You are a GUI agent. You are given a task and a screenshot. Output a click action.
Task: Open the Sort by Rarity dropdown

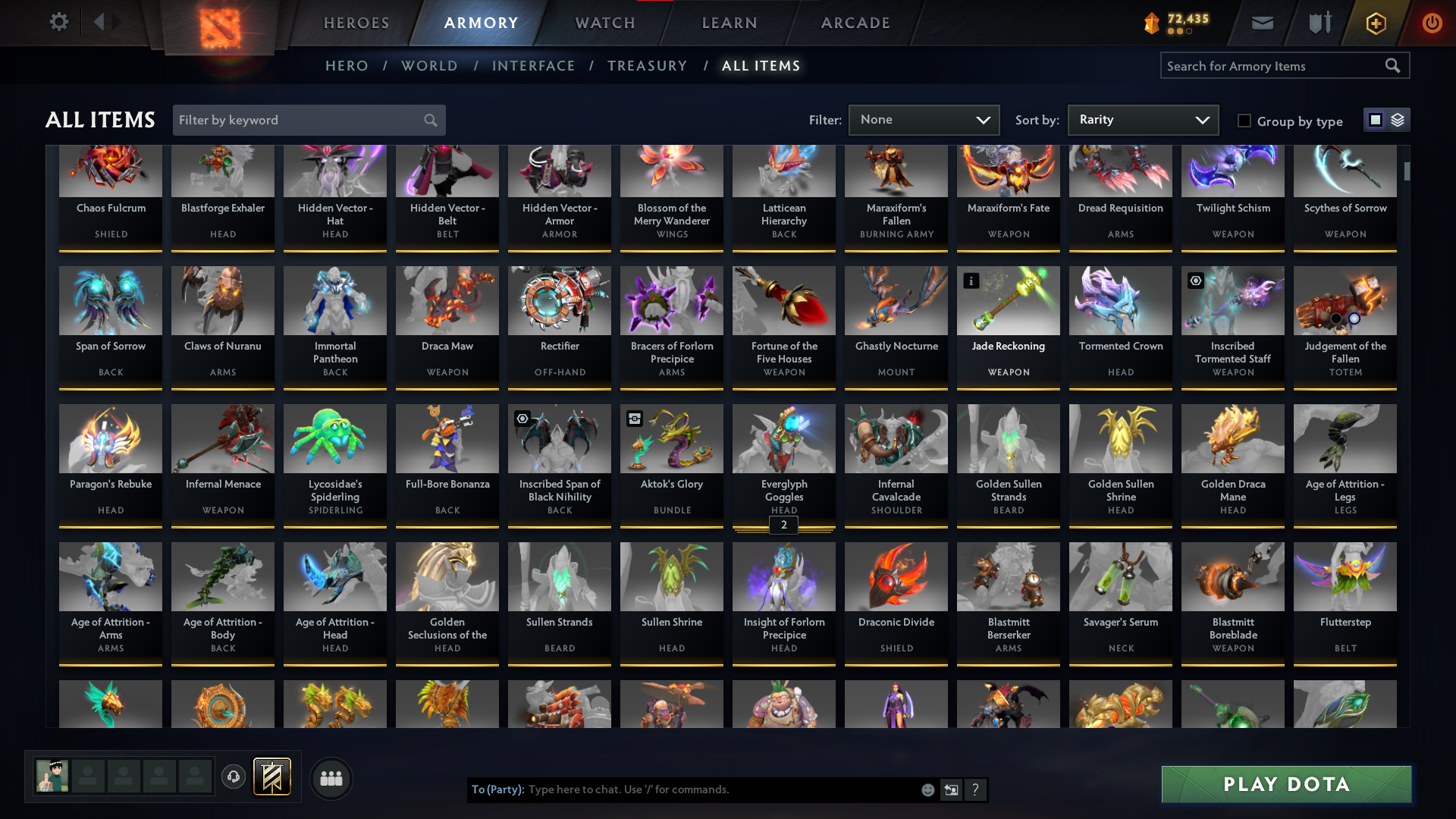[x=1142, y=120]
